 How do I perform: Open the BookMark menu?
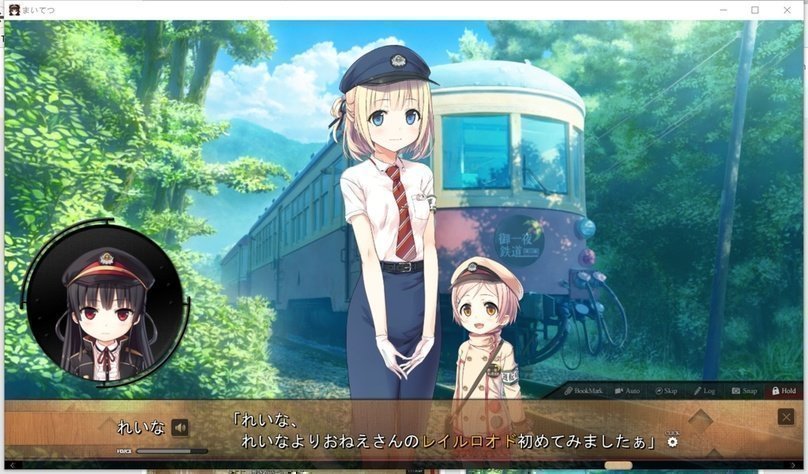(582, 391)
